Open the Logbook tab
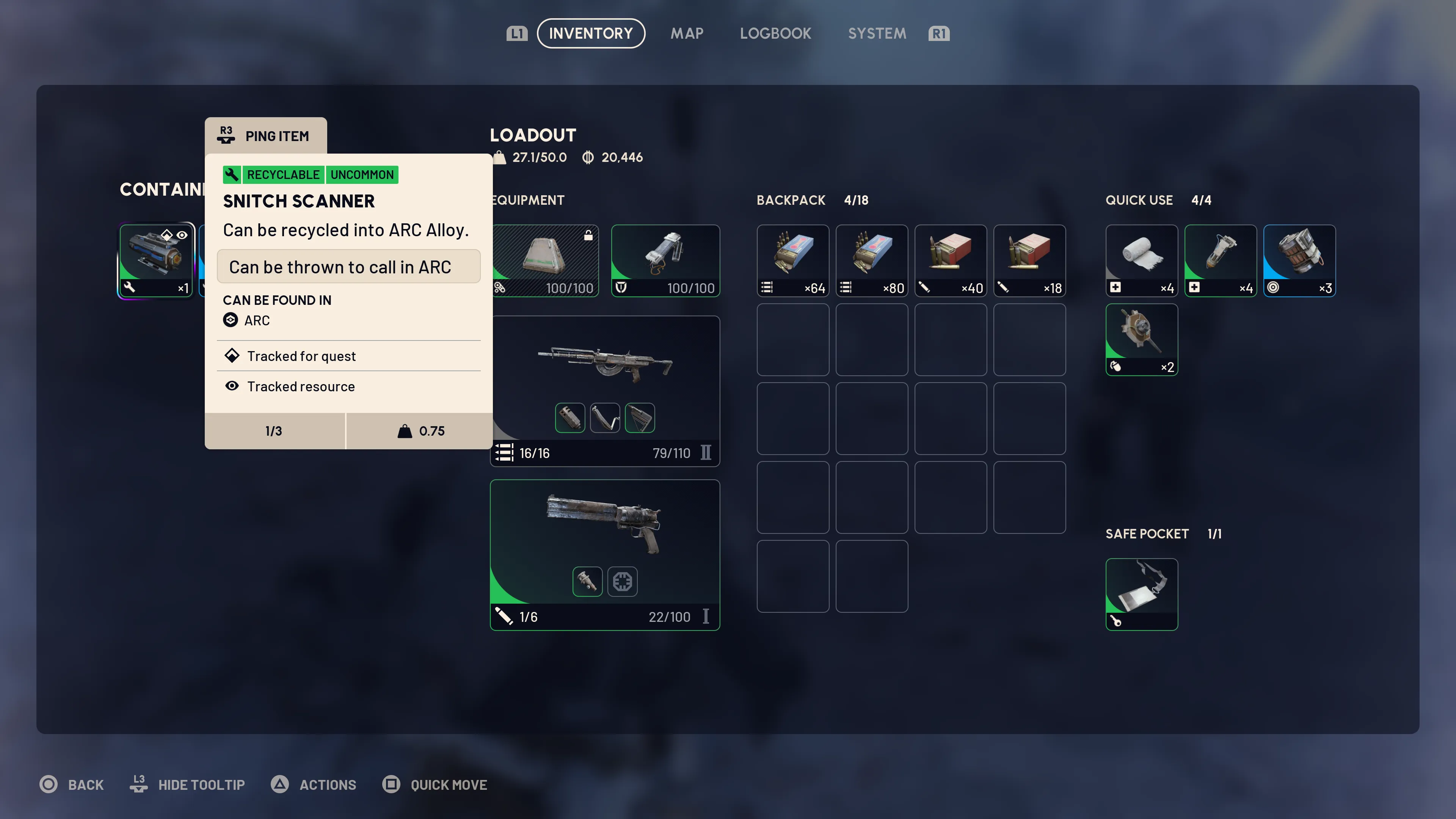The width and height of the screenshot is (1456, 819). [775, 33]
